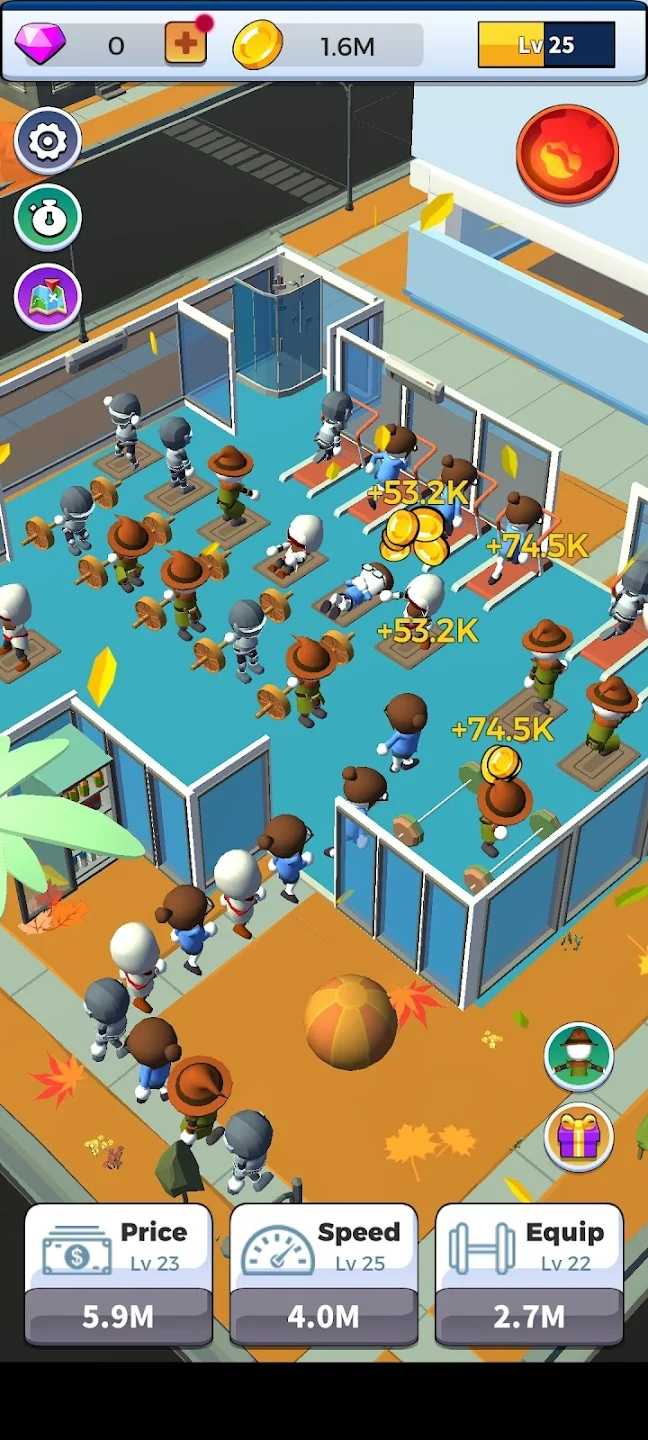648x1440 pixels.
Task: Select the cowboy hat character icon
Action: click(579, 1057)
